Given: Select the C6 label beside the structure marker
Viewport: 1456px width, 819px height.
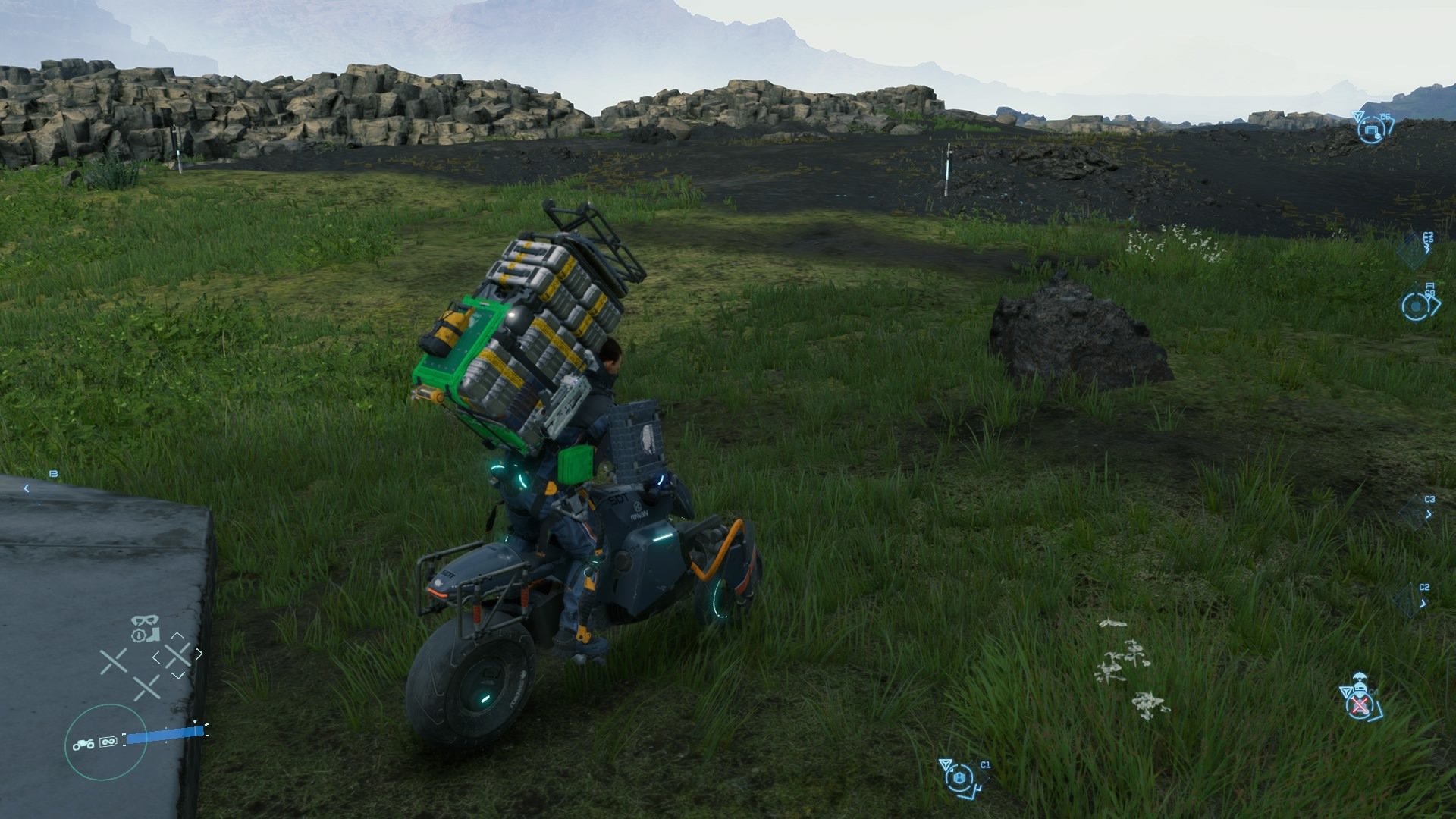Looking at the screenshot, I should (1384, 116).
